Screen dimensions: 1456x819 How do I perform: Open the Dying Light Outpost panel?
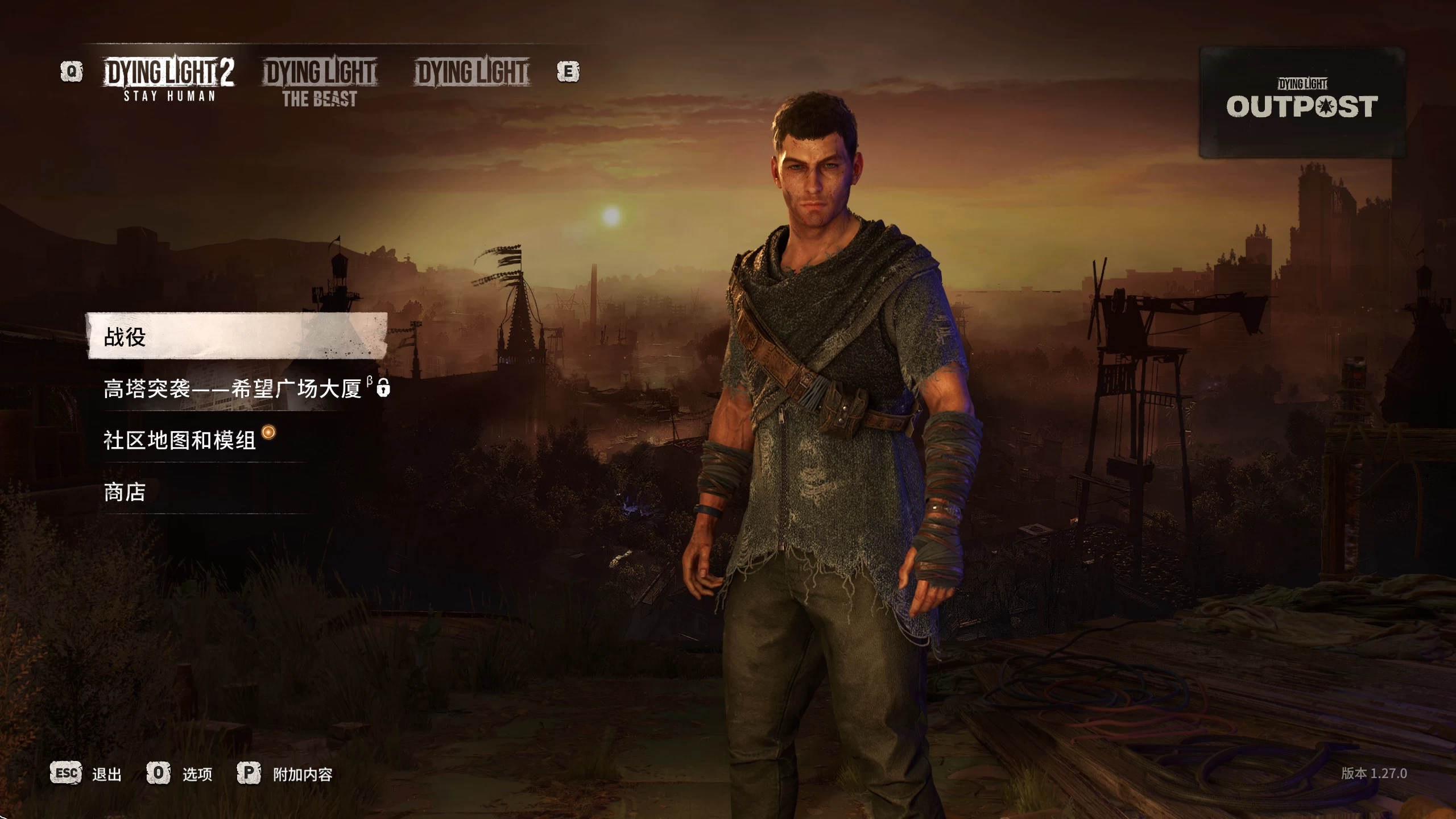[1301, 102]
